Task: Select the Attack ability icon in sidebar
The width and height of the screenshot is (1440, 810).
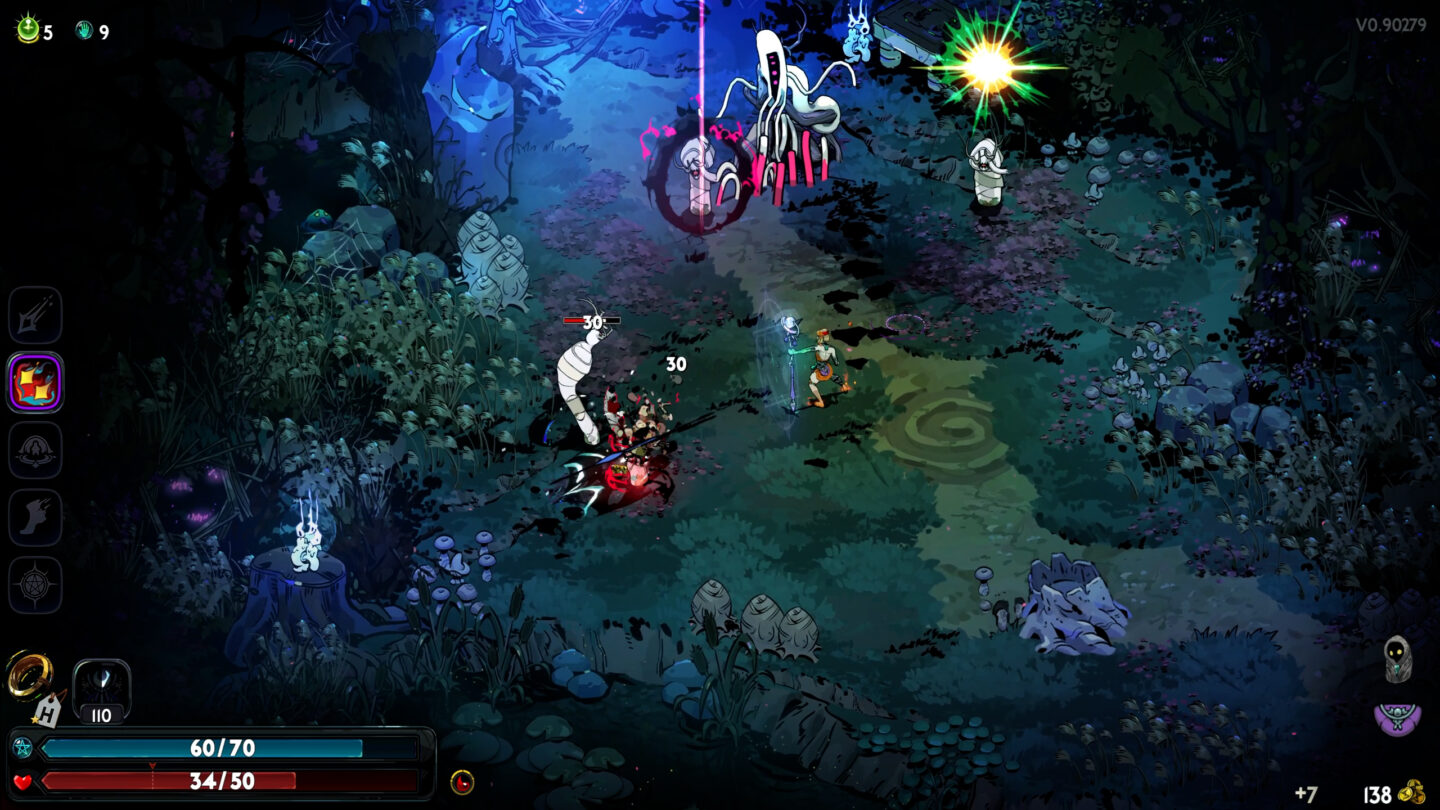Action: pos(35,313)
